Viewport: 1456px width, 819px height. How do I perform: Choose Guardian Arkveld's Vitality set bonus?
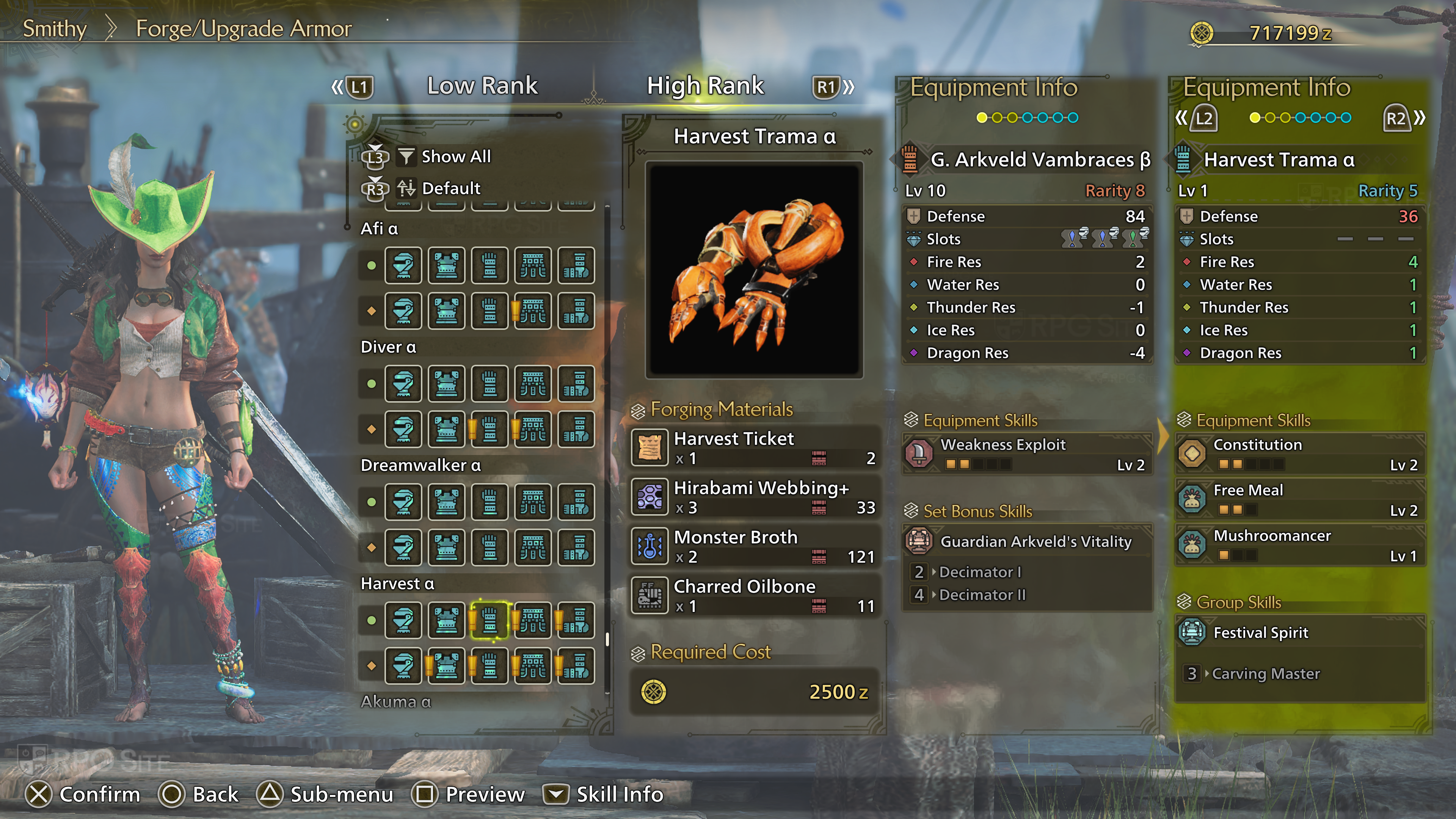(1027, 541)
